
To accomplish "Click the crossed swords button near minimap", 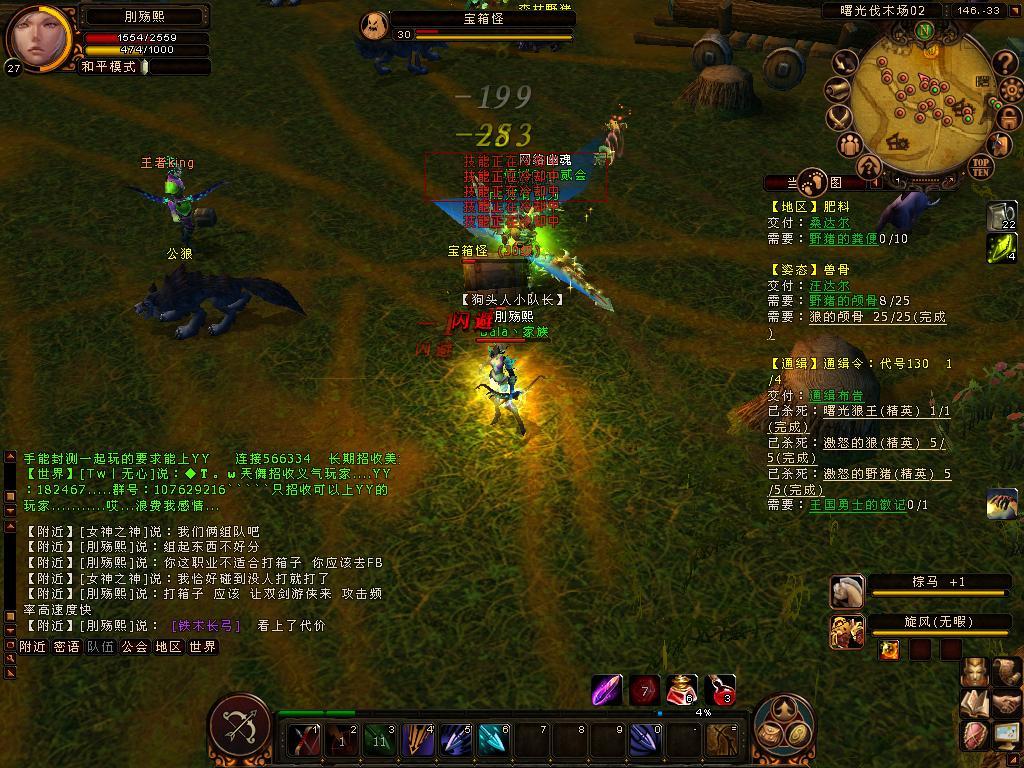I will tap(839, 118).
